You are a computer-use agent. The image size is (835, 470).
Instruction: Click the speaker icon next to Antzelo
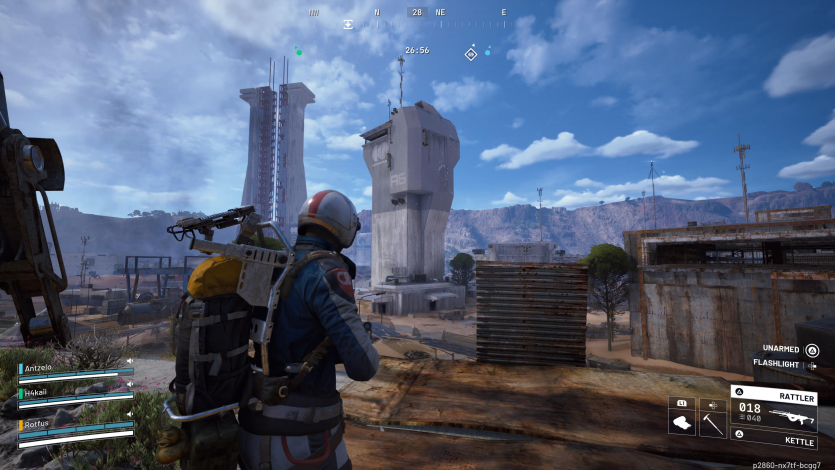pyautogui.click(x=128, y=361)
